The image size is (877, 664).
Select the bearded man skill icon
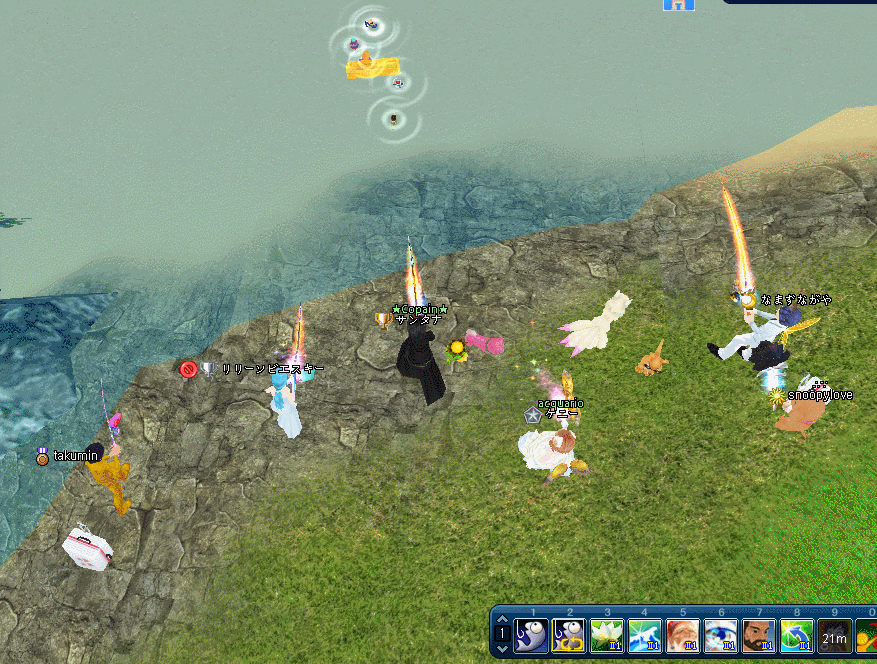pyautogui.click(x=759, y=636)
